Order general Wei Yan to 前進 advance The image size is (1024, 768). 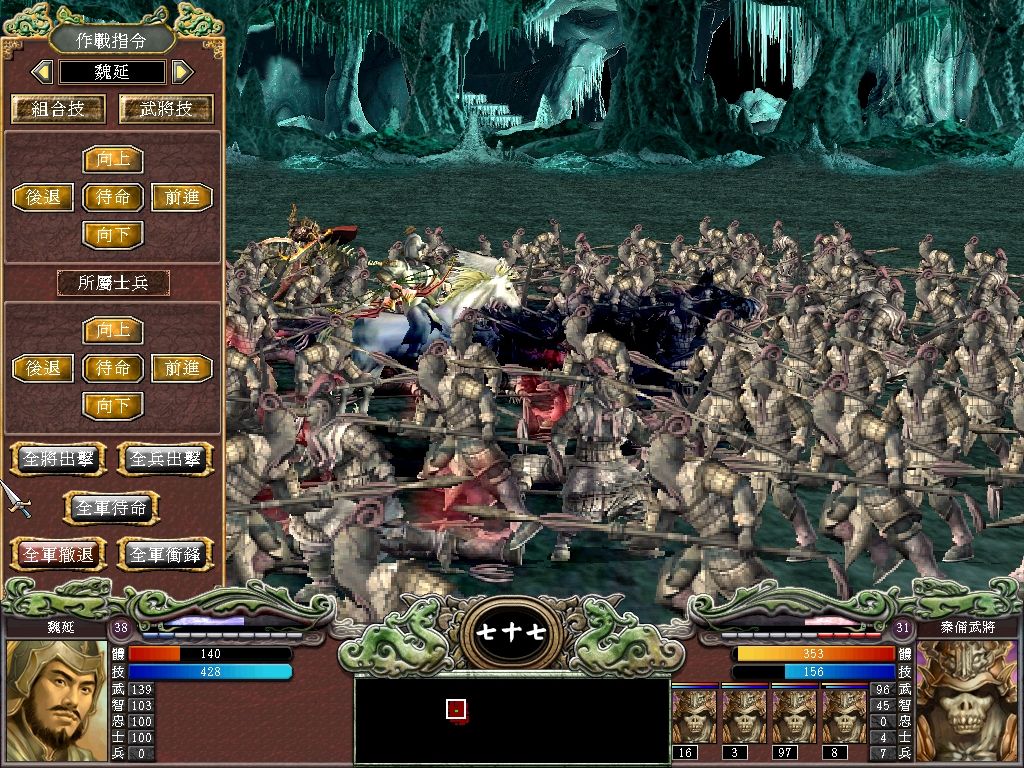(x=182, y=197)
